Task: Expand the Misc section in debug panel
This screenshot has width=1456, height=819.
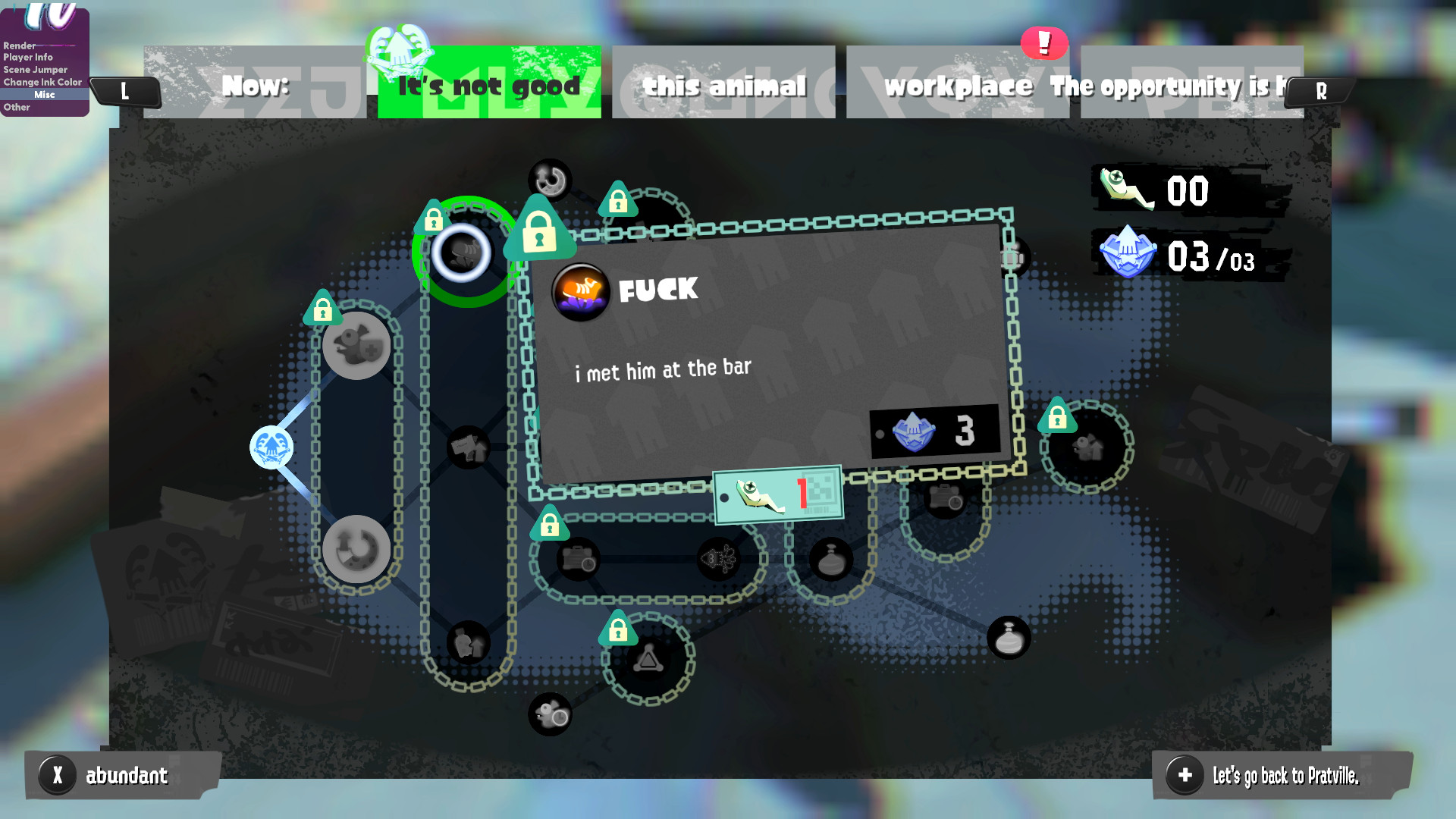Action: (x=44, y=94)
